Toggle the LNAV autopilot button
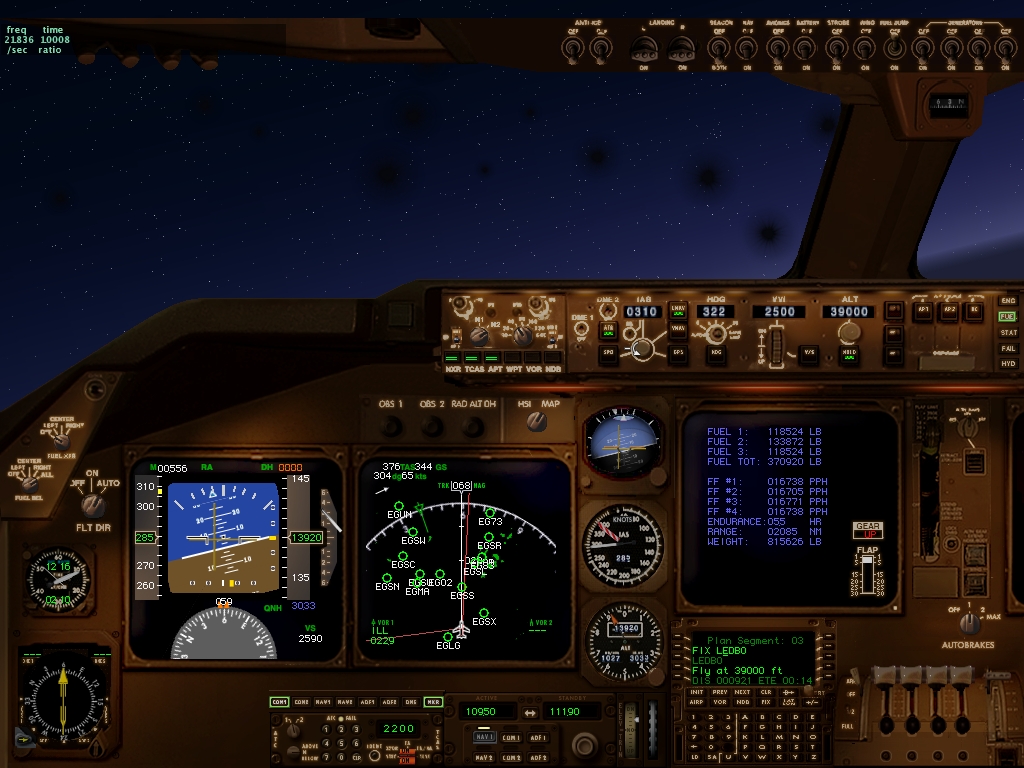Image resolution: width=1024 pixels, height=768 pixels. [x=678, y=310]
